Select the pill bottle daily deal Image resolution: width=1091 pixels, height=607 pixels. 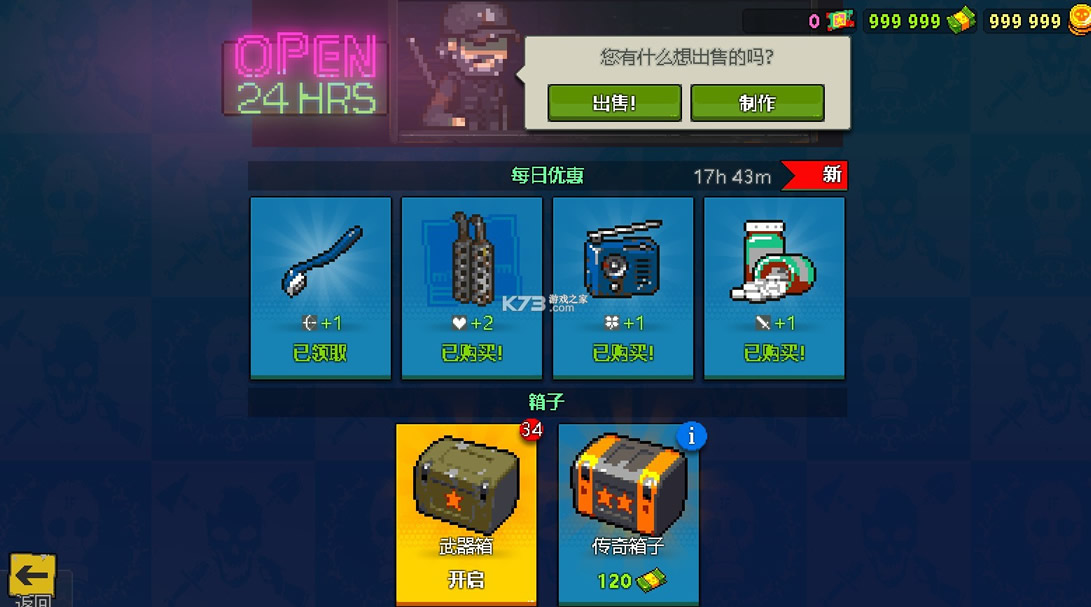[x=774, y=288]
